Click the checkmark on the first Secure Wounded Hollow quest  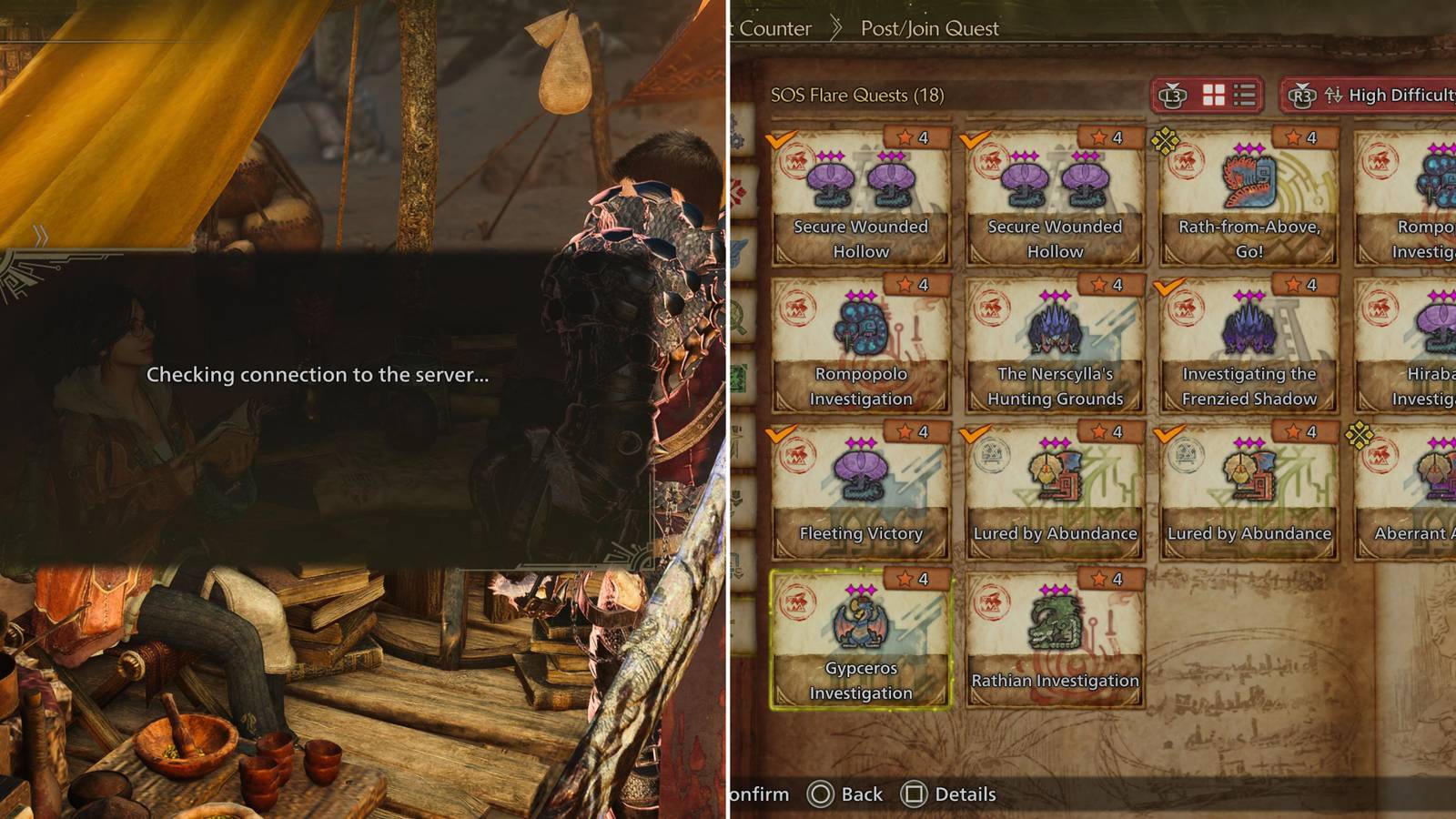(780, 137)
